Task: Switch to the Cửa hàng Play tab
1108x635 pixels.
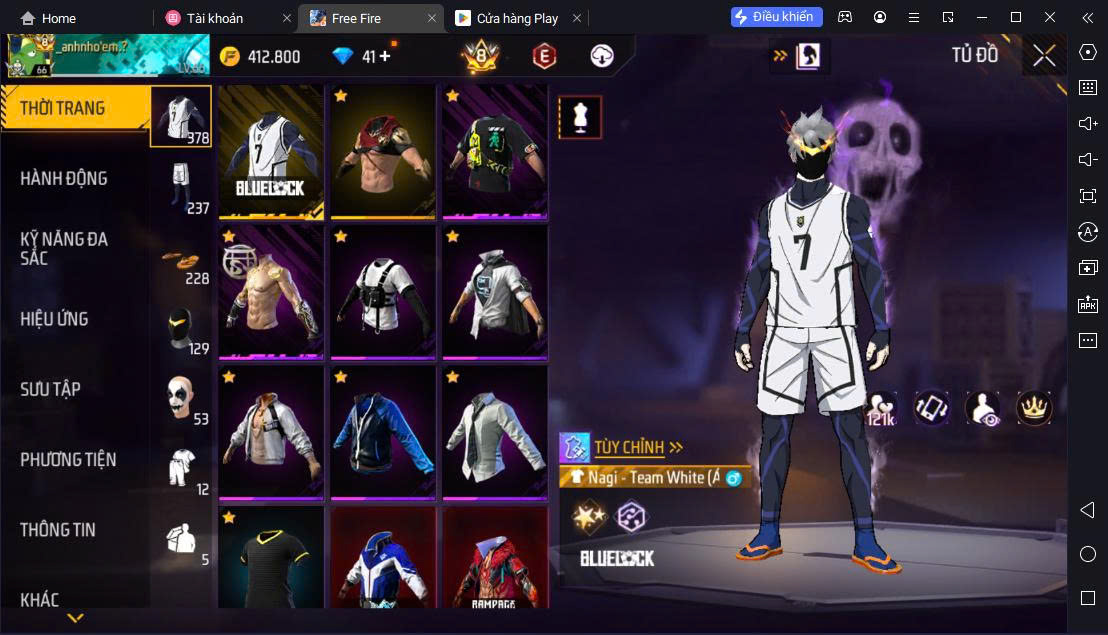Action: click(517, 18)
